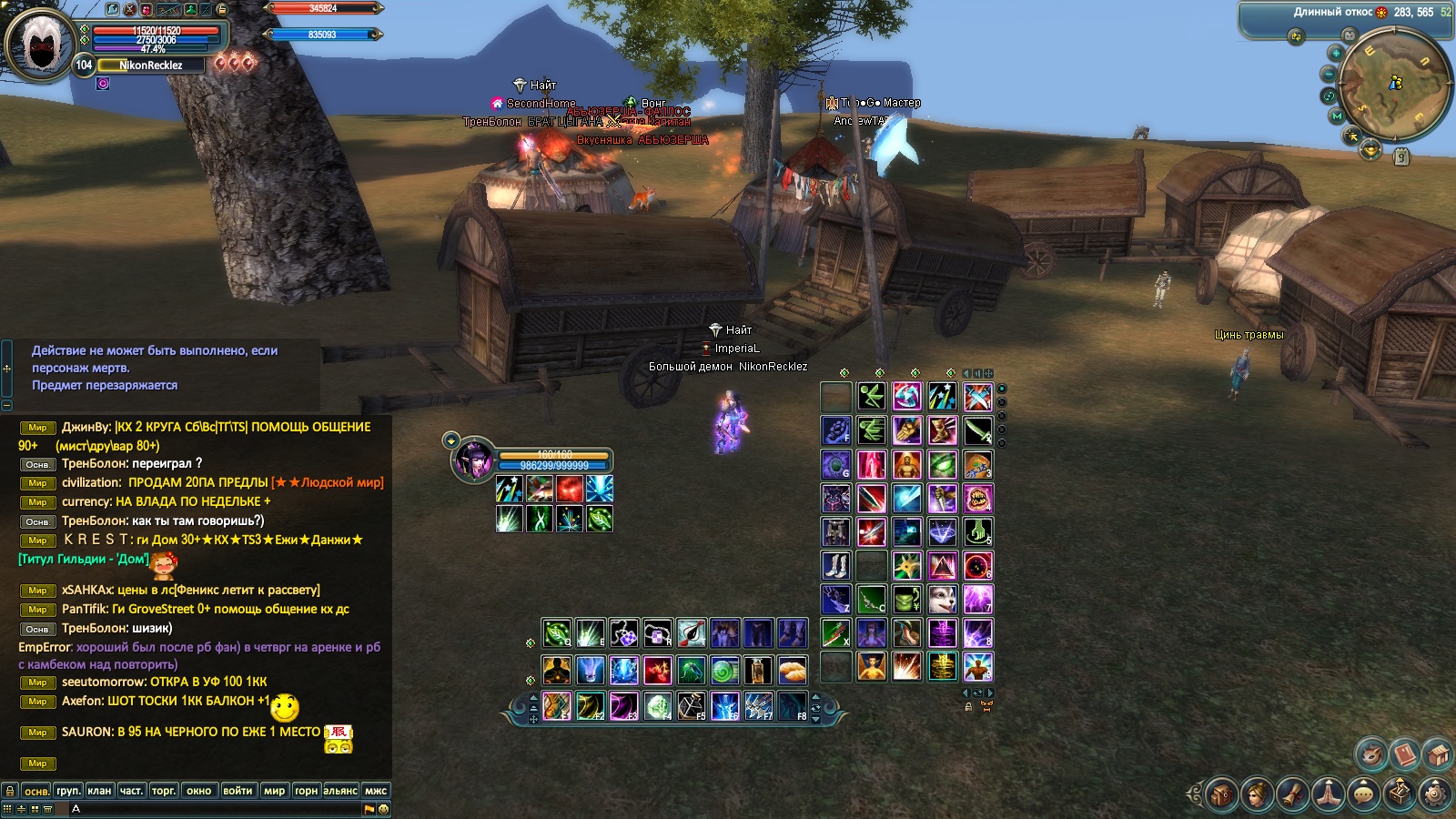Activate the green leaf skill on Q
The image size is (1456, 819).
(x=556, y=632)
